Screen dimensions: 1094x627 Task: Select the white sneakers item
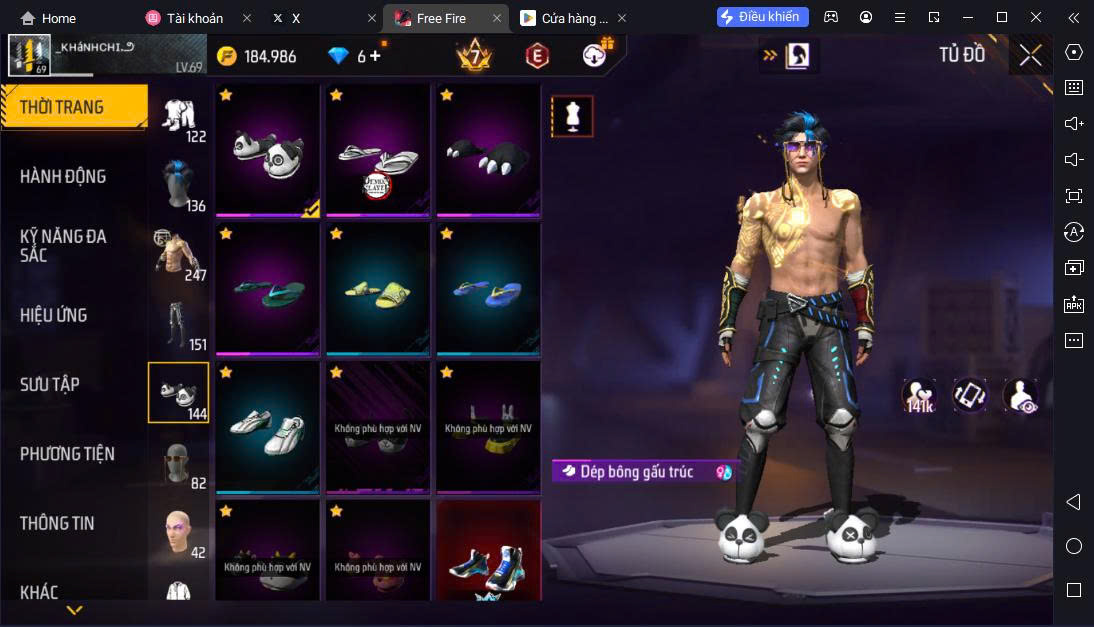coord(267,427)
